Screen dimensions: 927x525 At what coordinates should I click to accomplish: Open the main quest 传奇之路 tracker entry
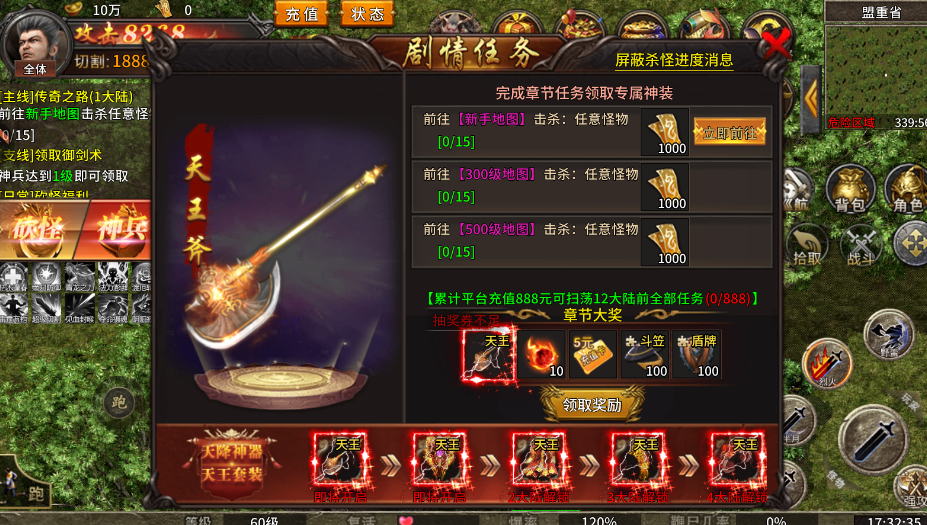[75, 96]
